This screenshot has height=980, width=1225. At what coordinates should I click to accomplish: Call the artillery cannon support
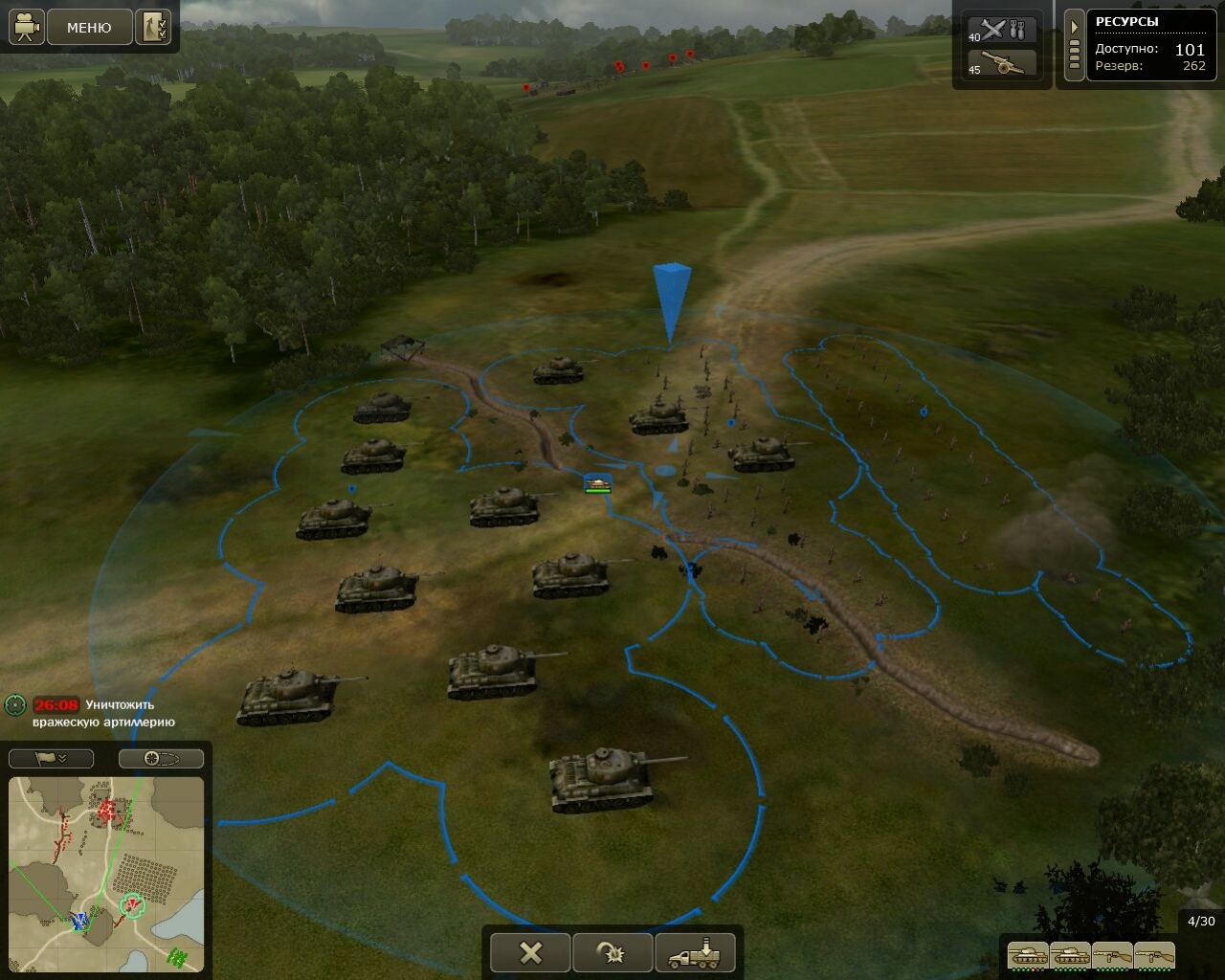pos(1002,64)
